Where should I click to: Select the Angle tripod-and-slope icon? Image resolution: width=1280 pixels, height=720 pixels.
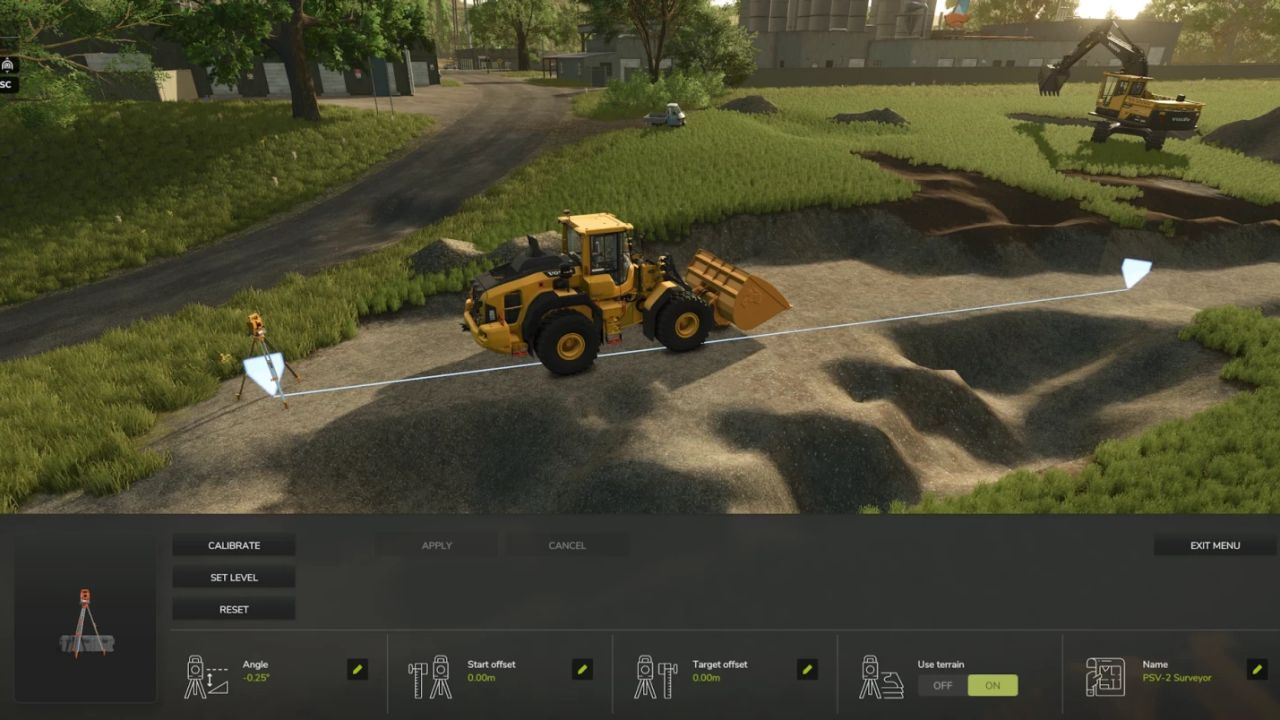(203, 671)
